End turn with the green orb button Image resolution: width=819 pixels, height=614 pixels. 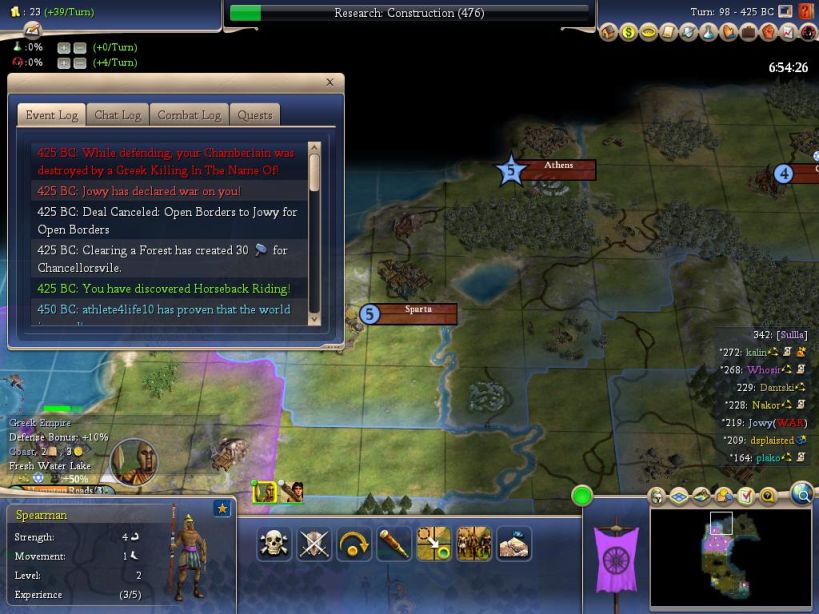click(582, 495)
